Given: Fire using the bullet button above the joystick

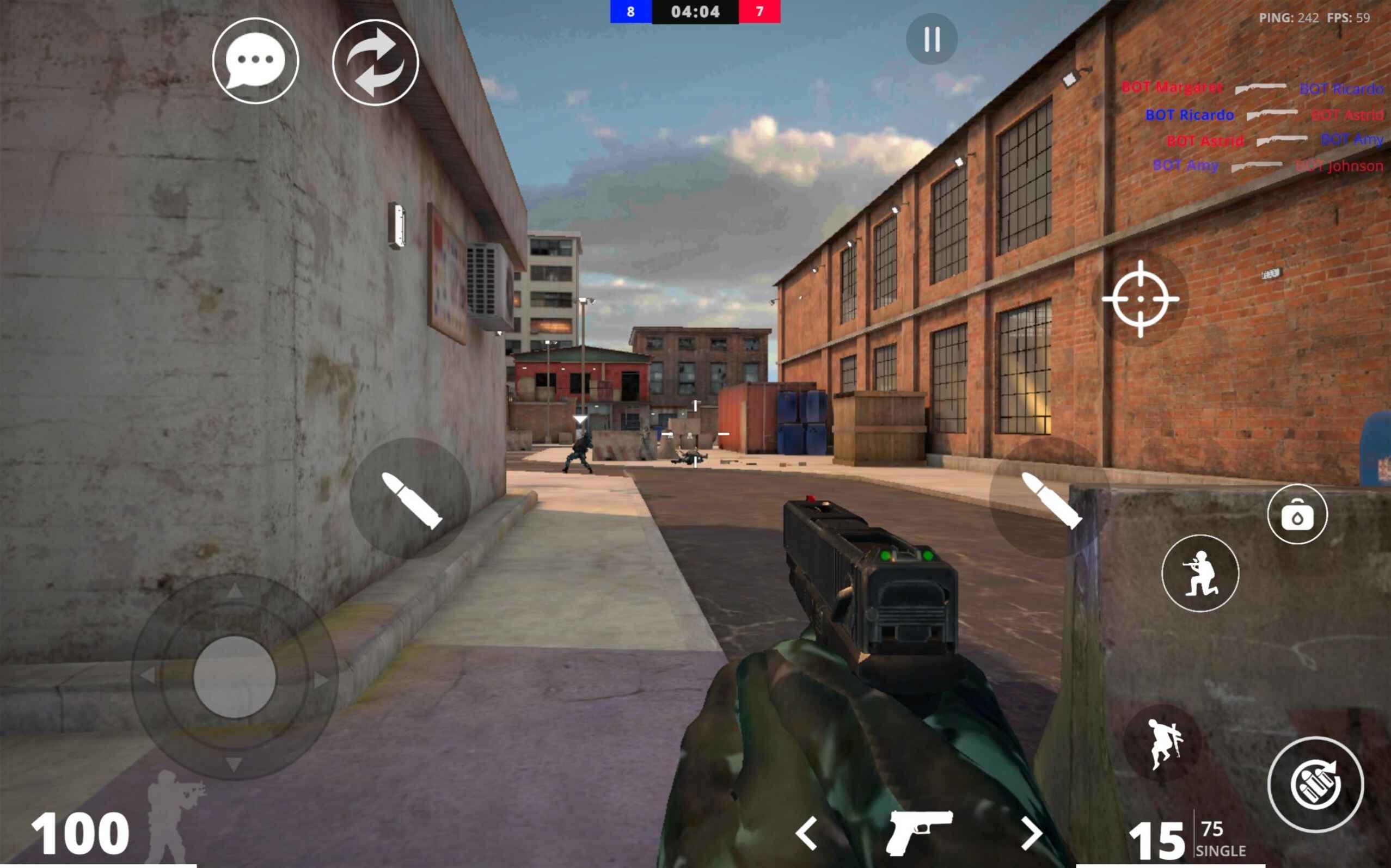Looking at the screenshot, I should 410,498.
